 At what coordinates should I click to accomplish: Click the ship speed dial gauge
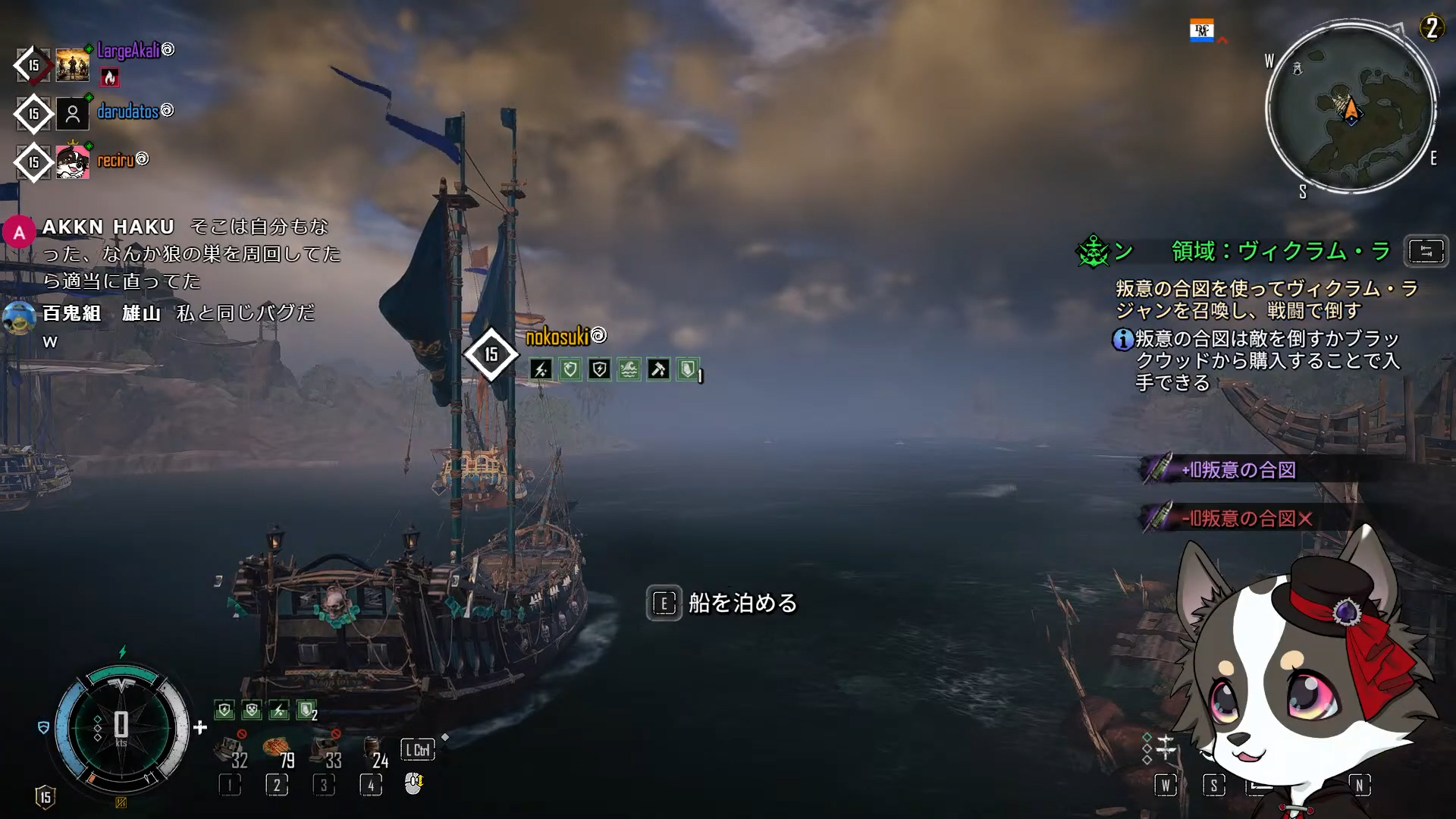pyautogui.click(x=121, y=726)
